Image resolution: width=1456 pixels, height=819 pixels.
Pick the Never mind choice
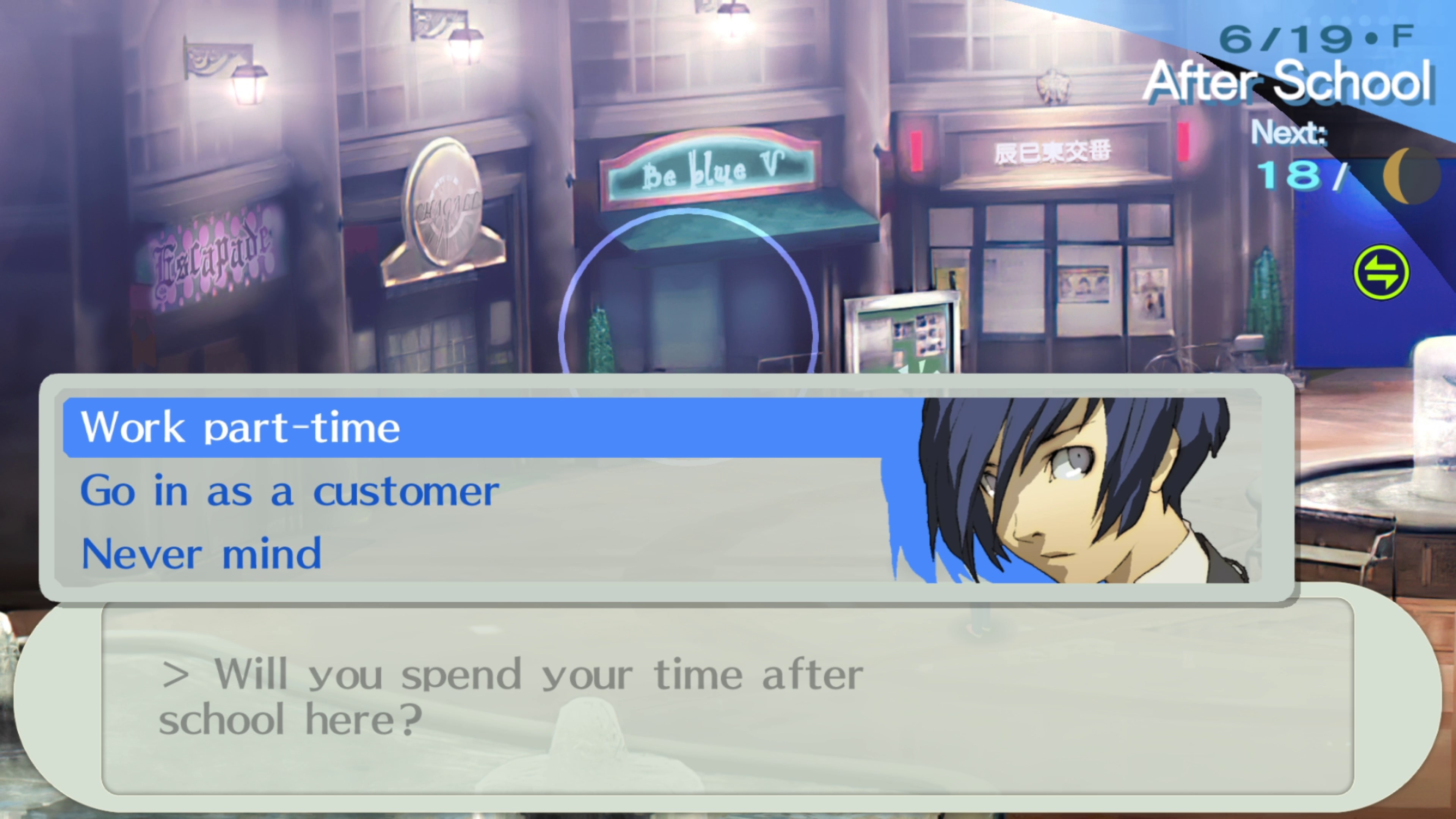tap(202, 554)
